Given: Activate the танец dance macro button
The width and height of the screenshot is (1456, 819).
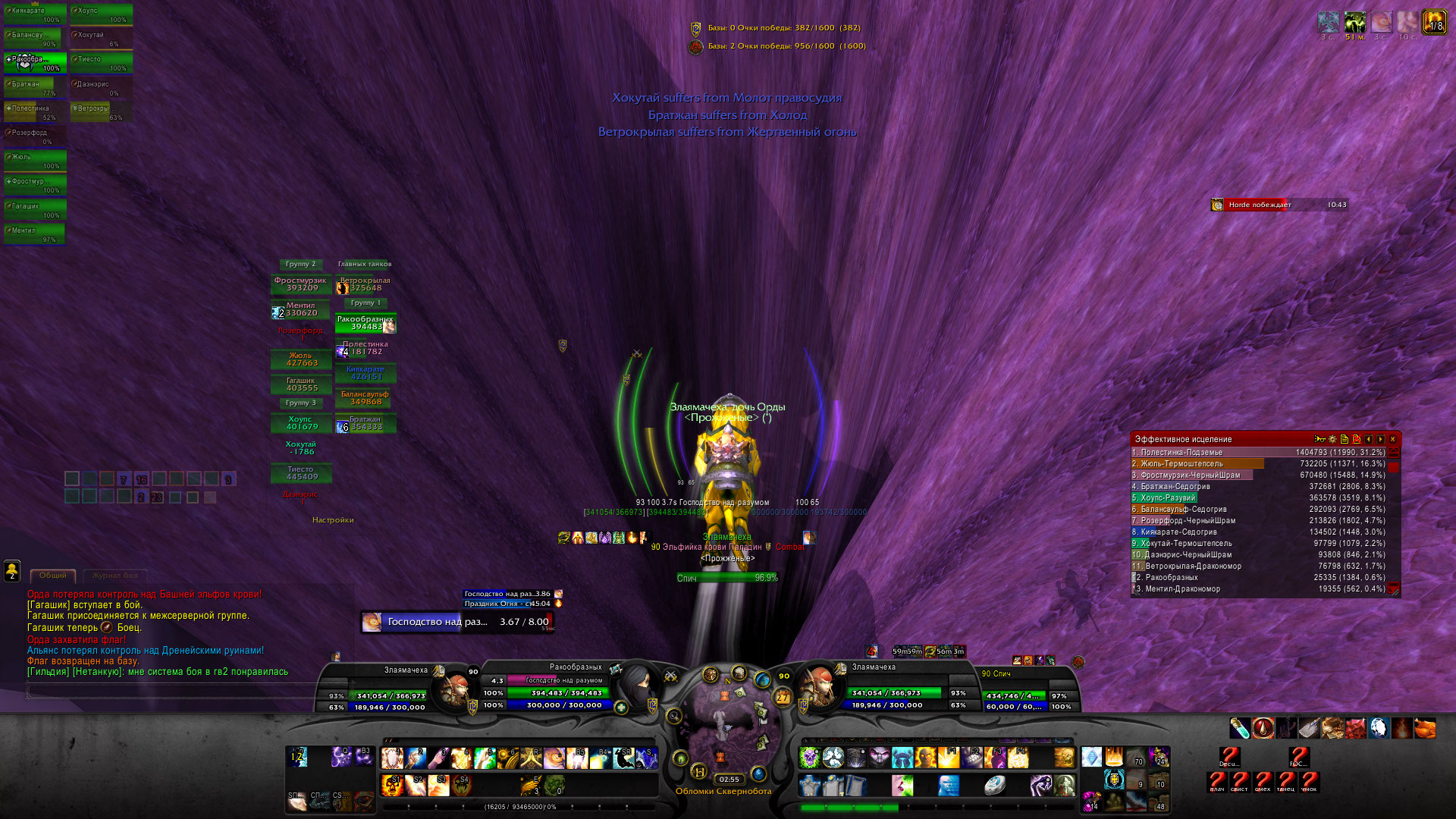Looking at the screenshot, I should 1286,781.
